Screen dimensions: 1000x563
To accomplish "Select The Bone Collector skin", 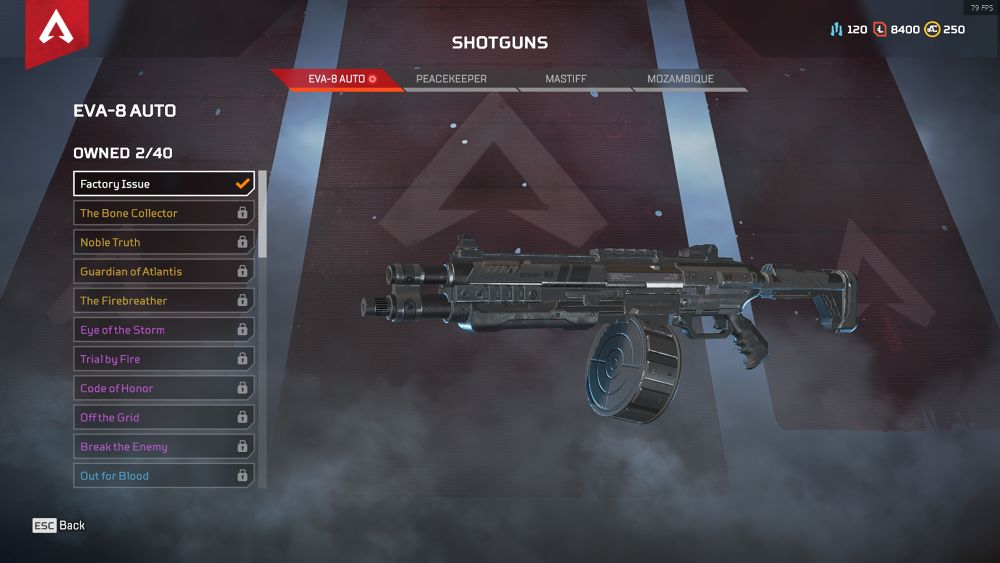I will click(164, 213).
